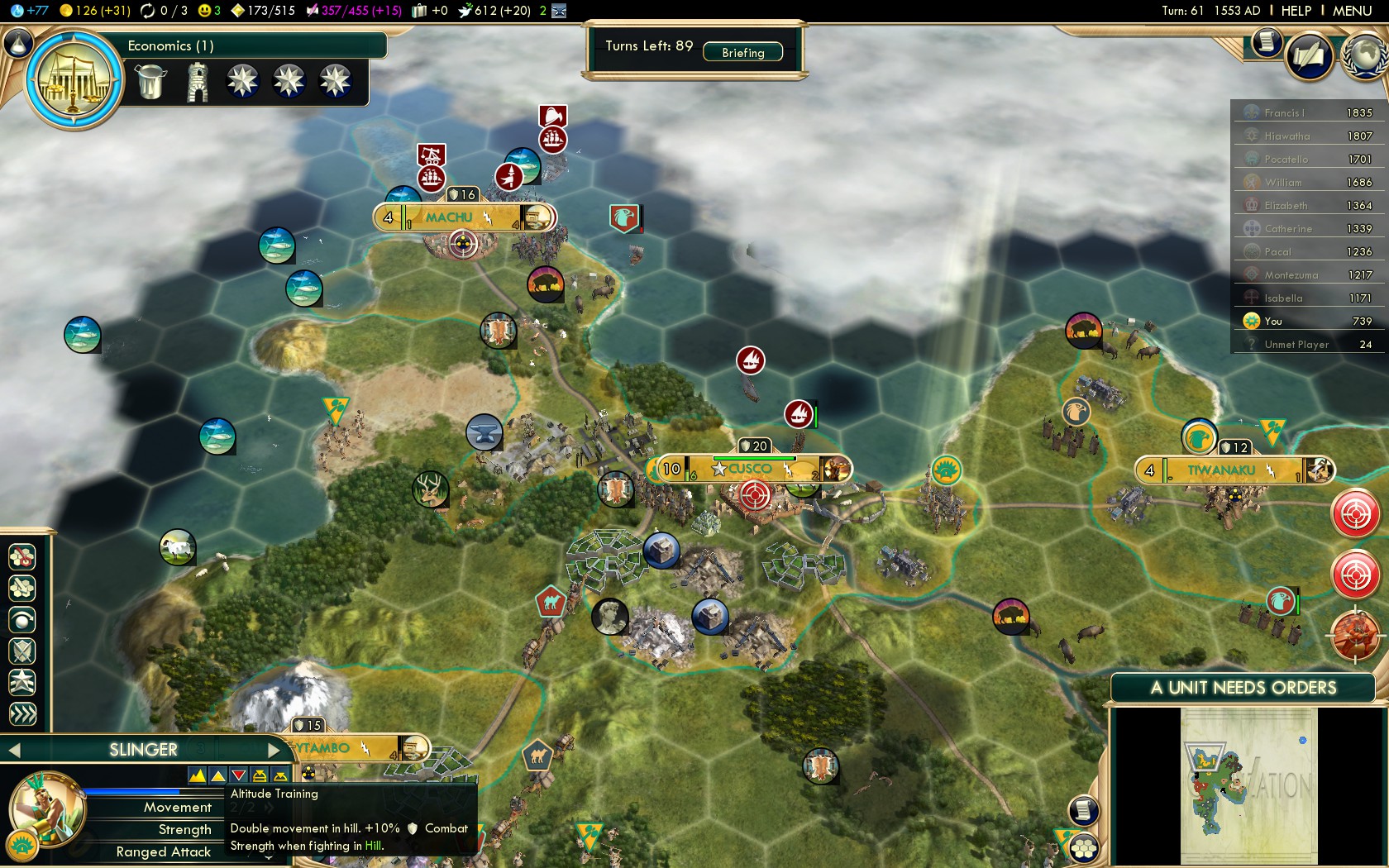This screenshot has width=1389, height=868.
Task: Select the Altitude Training mountain promotion icon
Action: coord(198,775)
